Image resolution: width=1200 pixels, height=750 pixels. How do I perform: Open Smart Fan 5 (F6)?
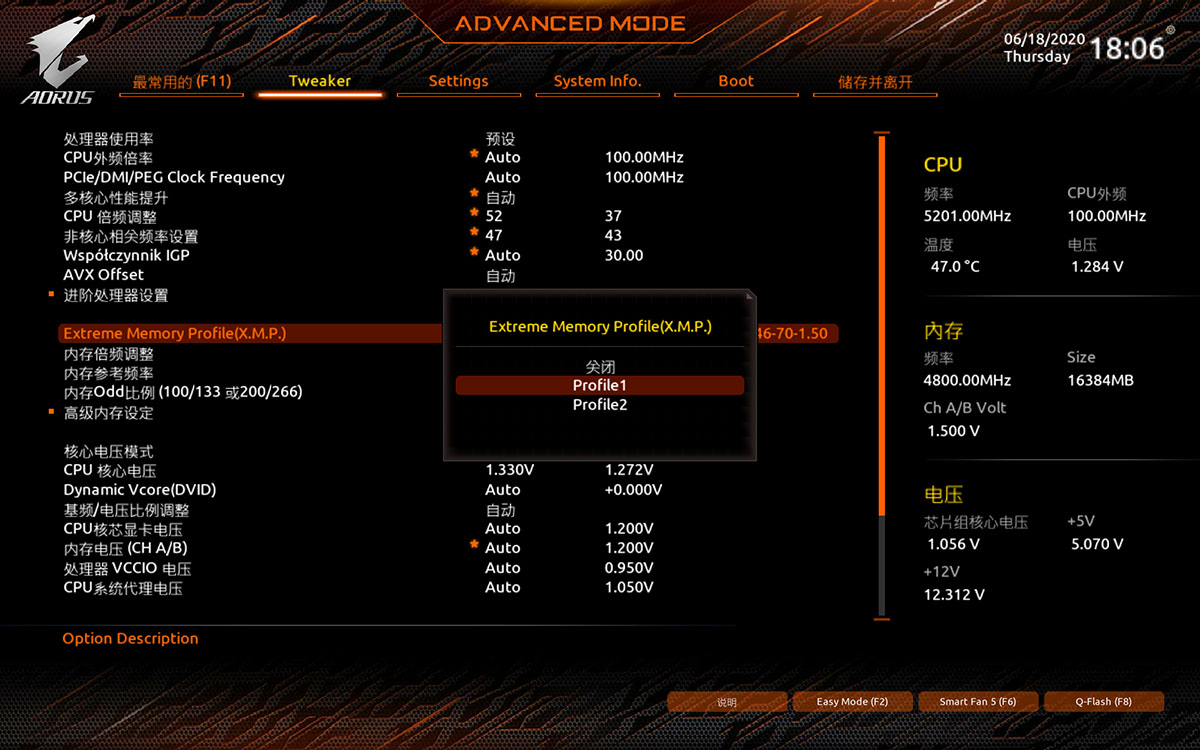pos(977,702)
